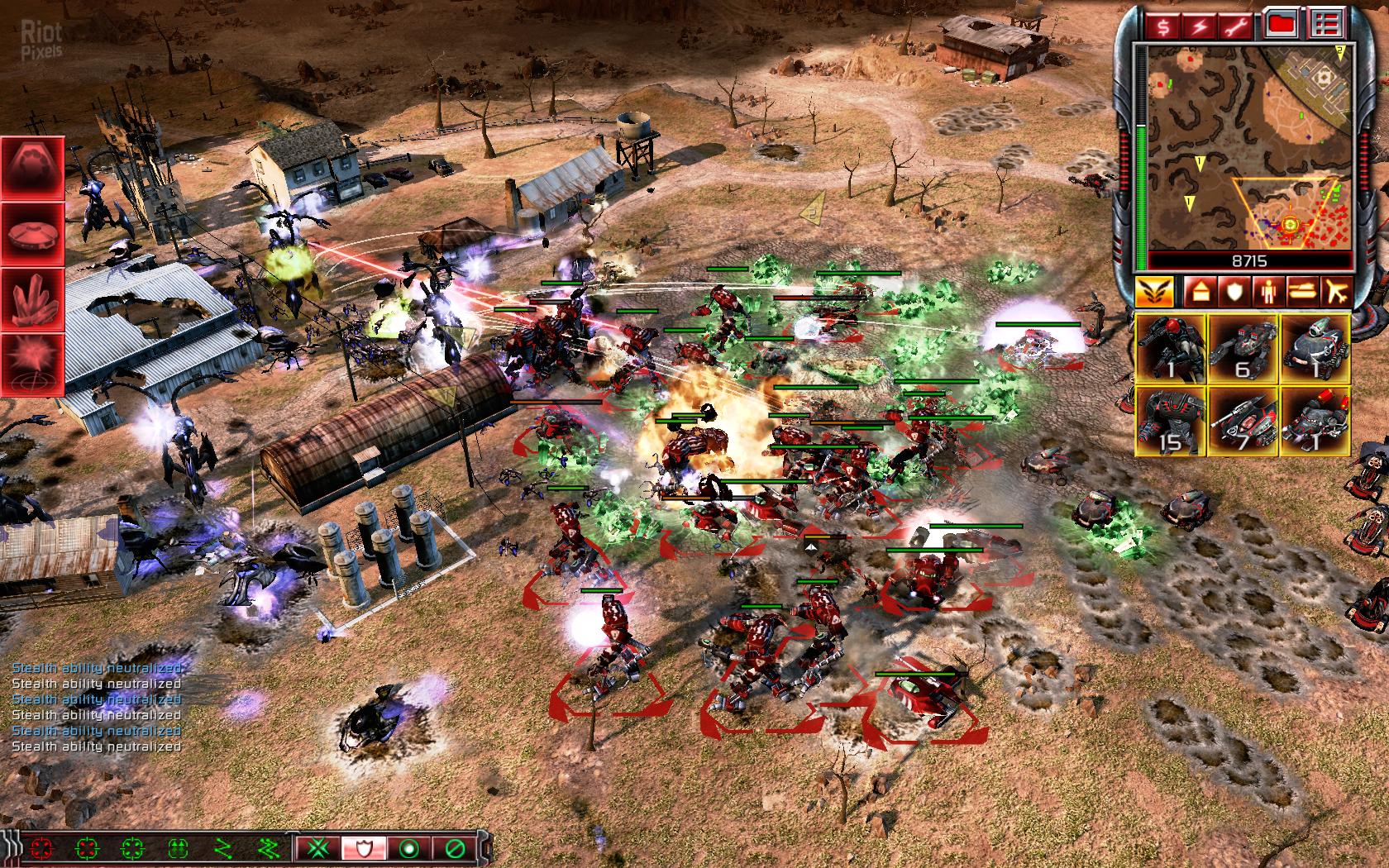The height and width of the screenshot is (868, 1389).
Task: Select the group of 6 walker units
Action: click(1243, 348)
